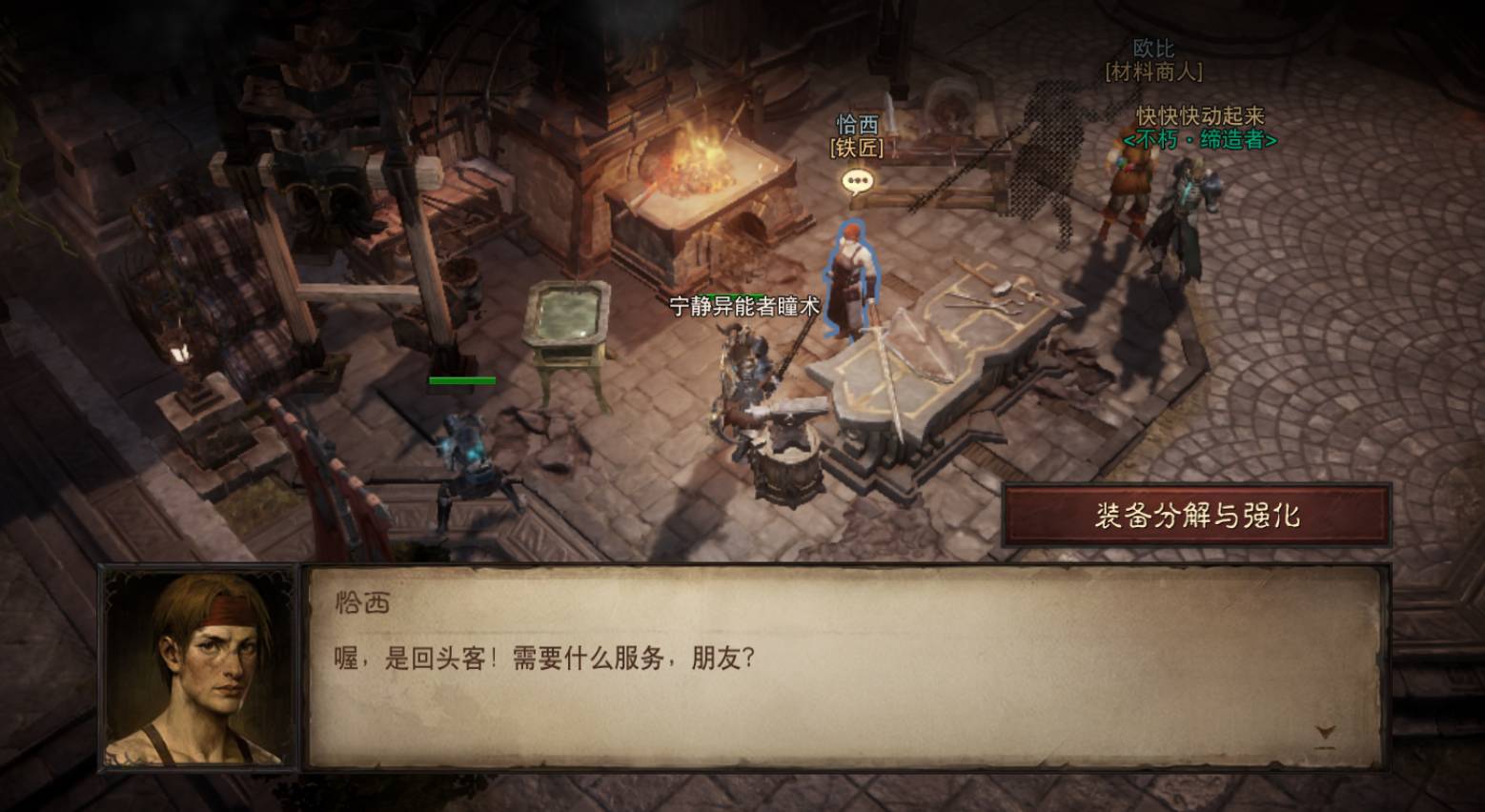Click material merchant 欧比 to interact

1125,181
